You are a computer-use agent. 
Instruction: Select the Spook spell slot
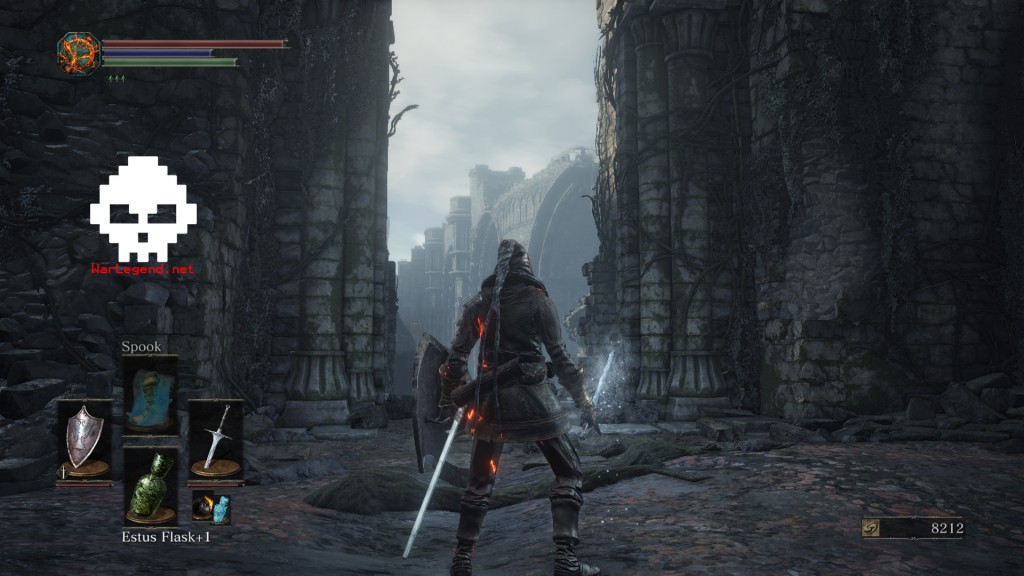[x=150, y=394]
